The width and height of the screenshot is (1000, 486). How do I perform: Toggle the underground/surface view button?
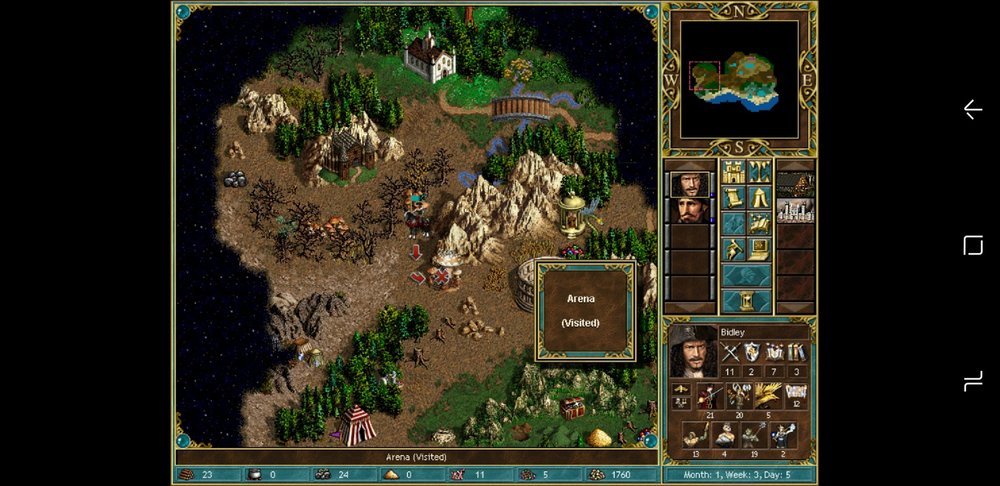click(x=760, y=171)
